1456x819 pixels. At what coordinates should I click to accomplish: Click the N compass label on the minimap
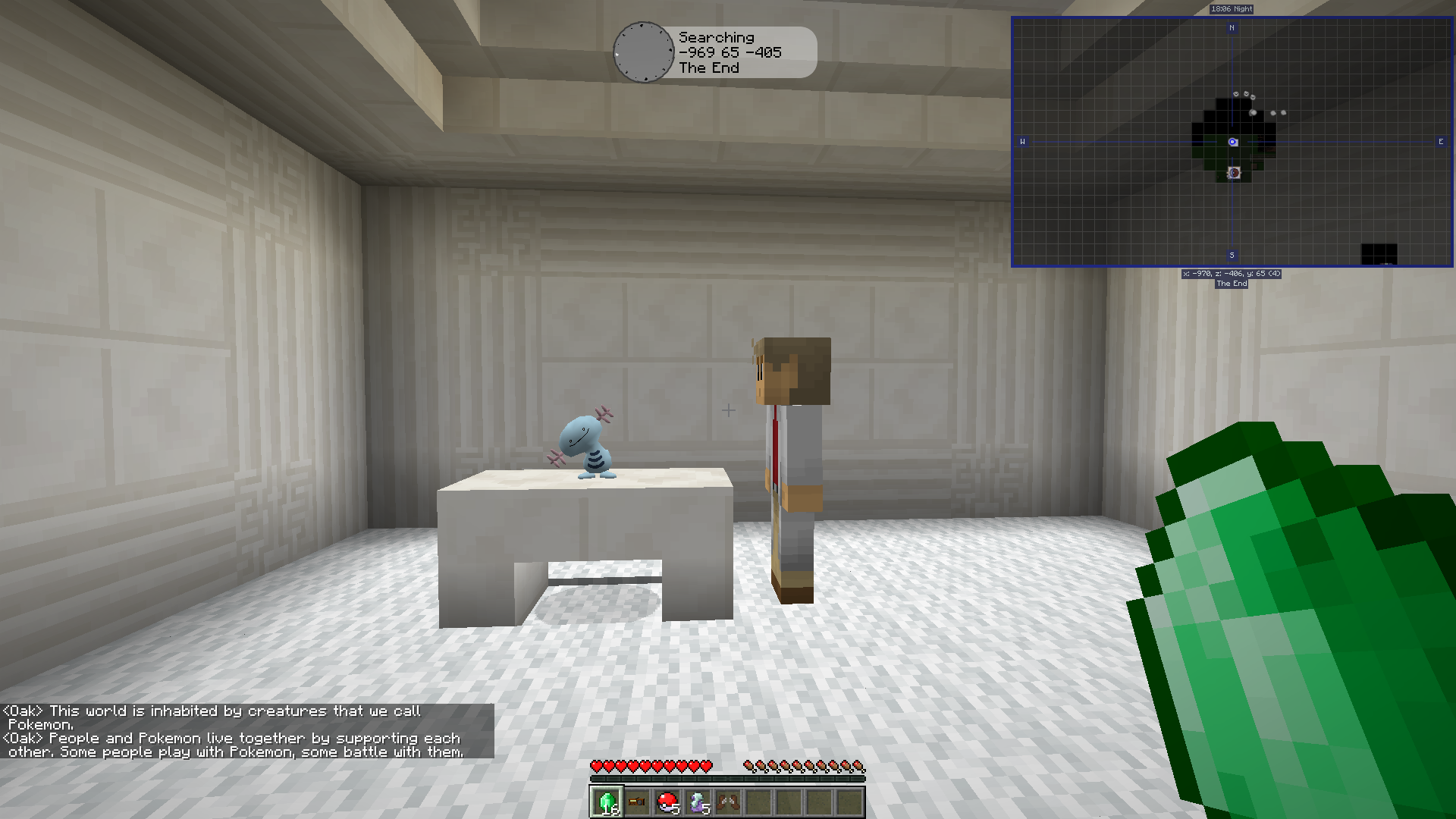coord(1233,28)
